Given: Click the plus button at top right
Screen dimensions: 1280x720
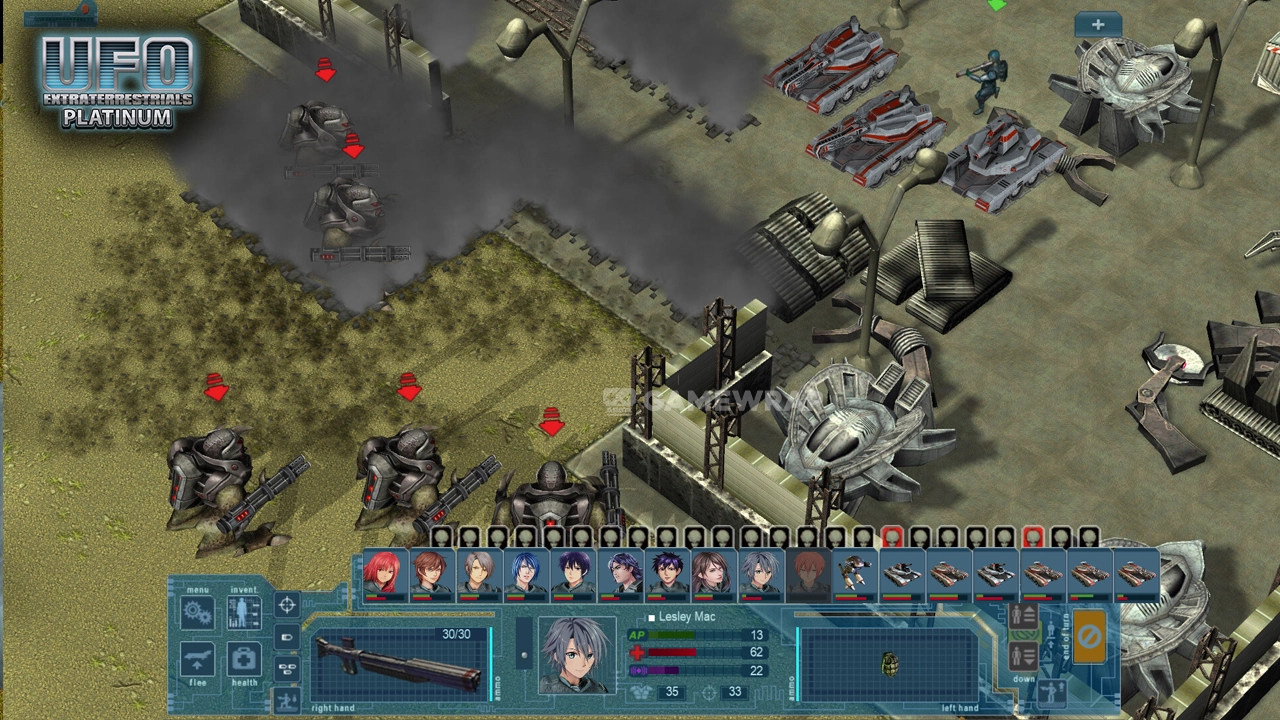Looking at the screenshot, I should tap(1097, 25).
